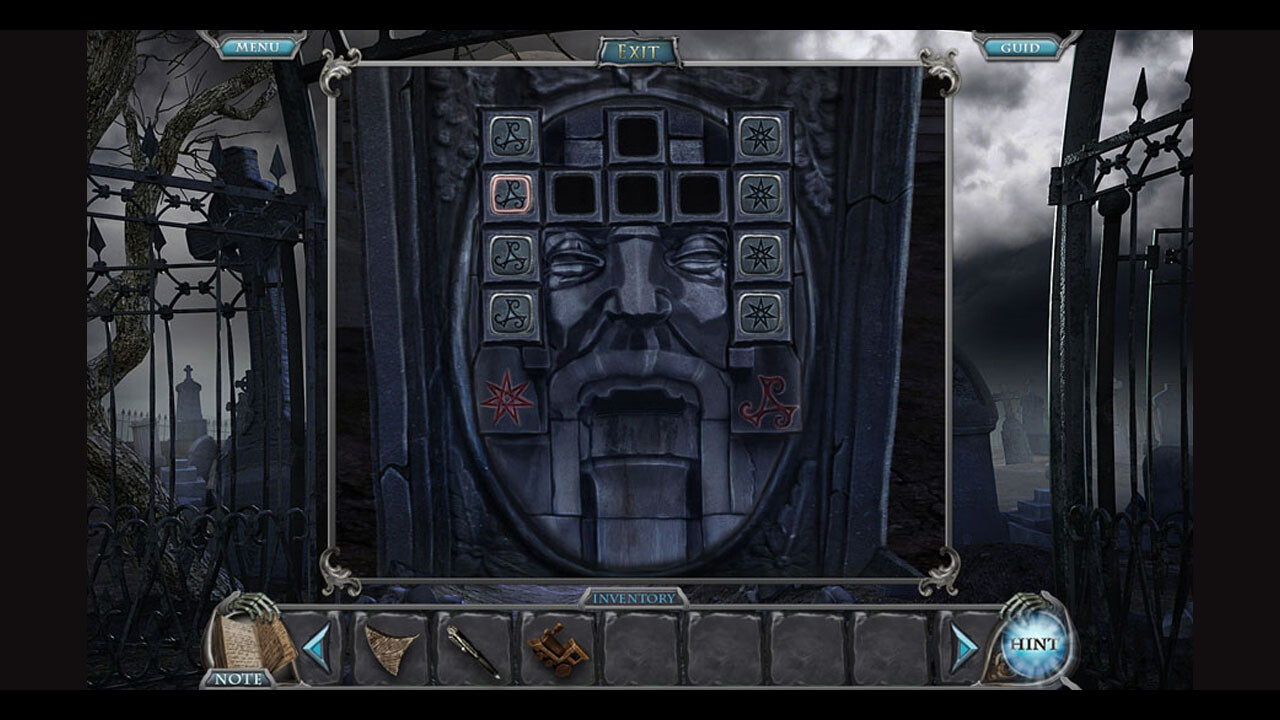Click the right inventory arrow

(964, 648)
